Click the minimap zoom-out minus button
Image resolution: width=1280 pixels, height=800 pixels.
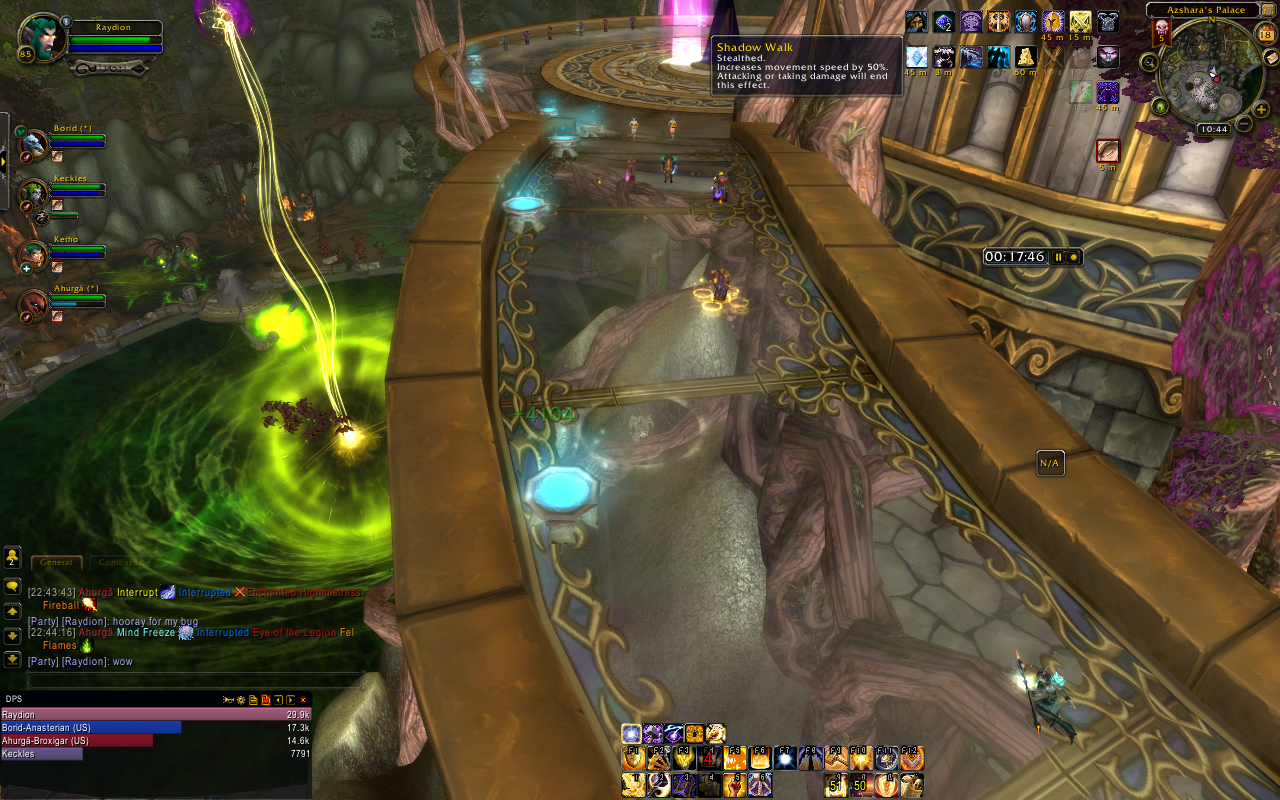click(x=1244, y=123)
